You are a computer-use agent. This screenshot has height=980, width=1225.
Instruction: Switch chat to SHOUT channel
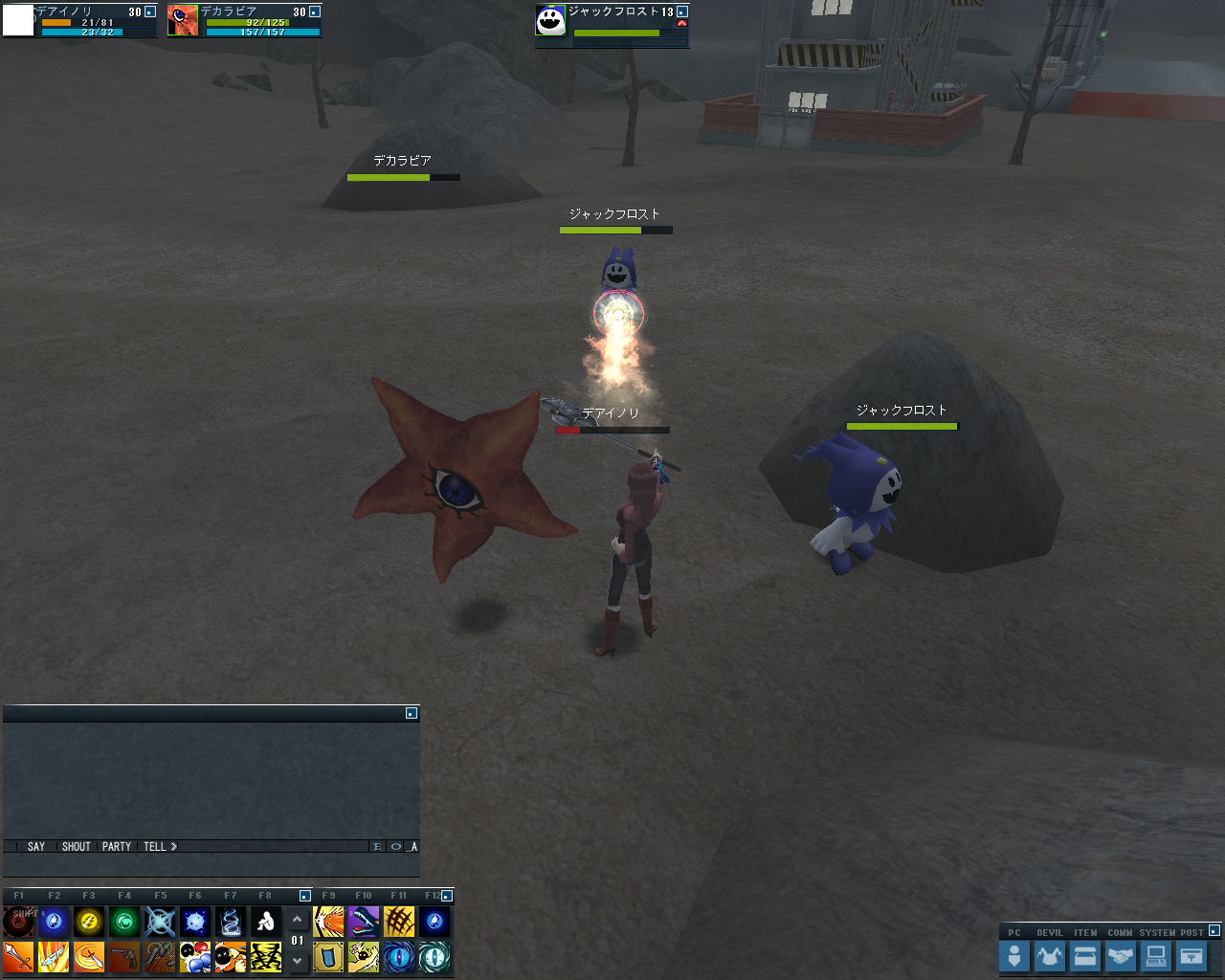point(76,847)
